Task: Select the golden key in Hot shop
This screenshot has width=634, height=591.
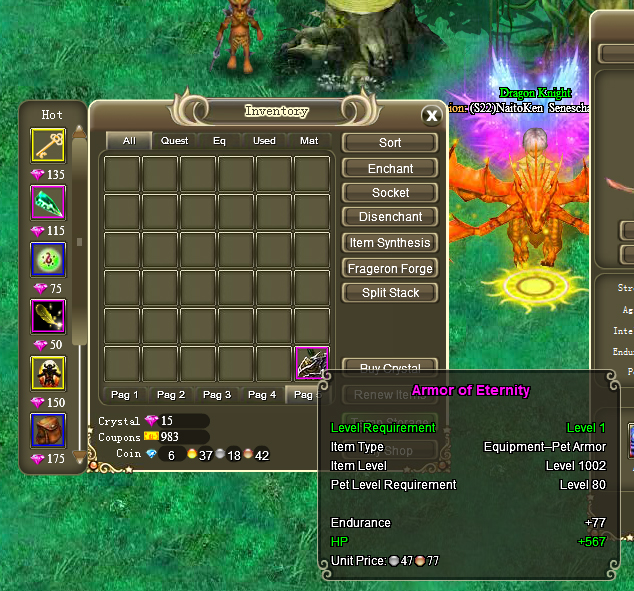Action: point(48,145)
